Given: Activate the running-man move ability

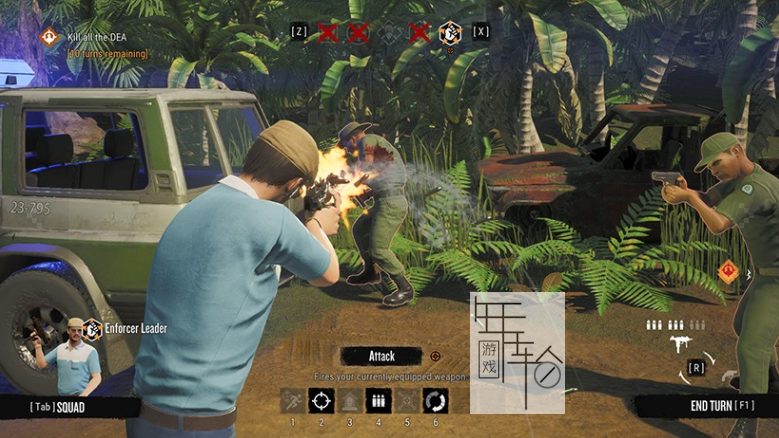Looking at the screenshot, I should 292,401.
